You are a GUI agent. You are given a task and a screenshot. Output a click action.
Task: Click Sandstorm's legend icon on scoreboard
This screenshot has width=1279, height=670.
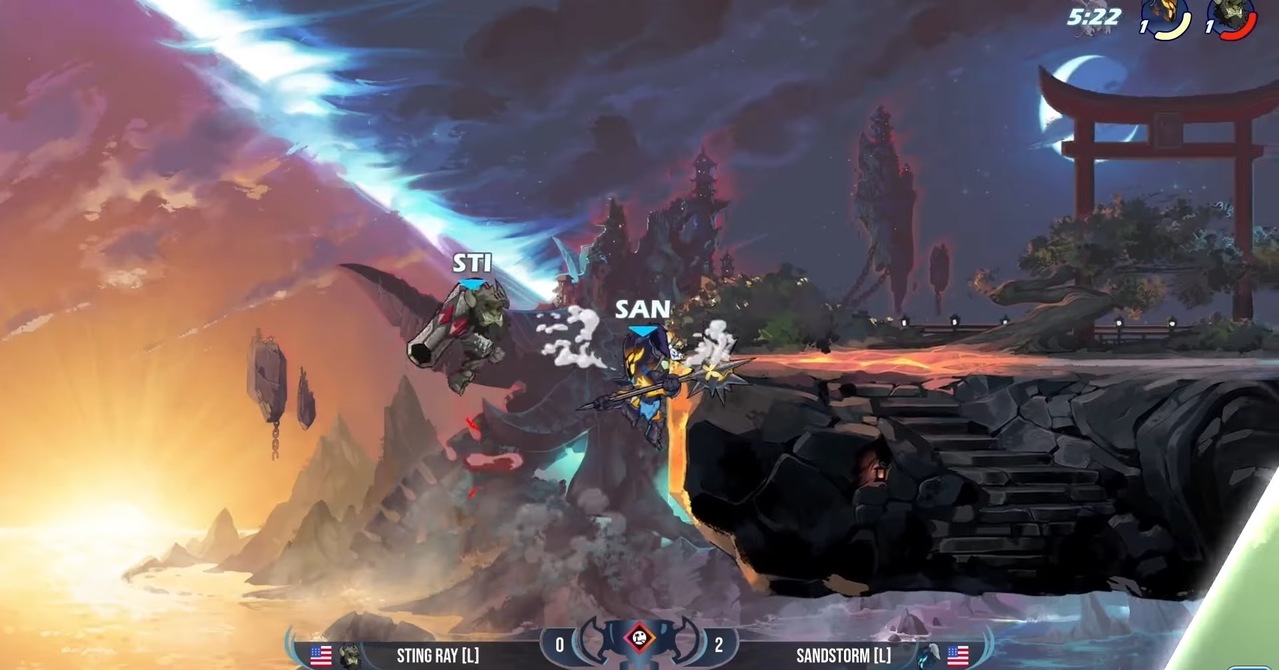click(929, 656)
